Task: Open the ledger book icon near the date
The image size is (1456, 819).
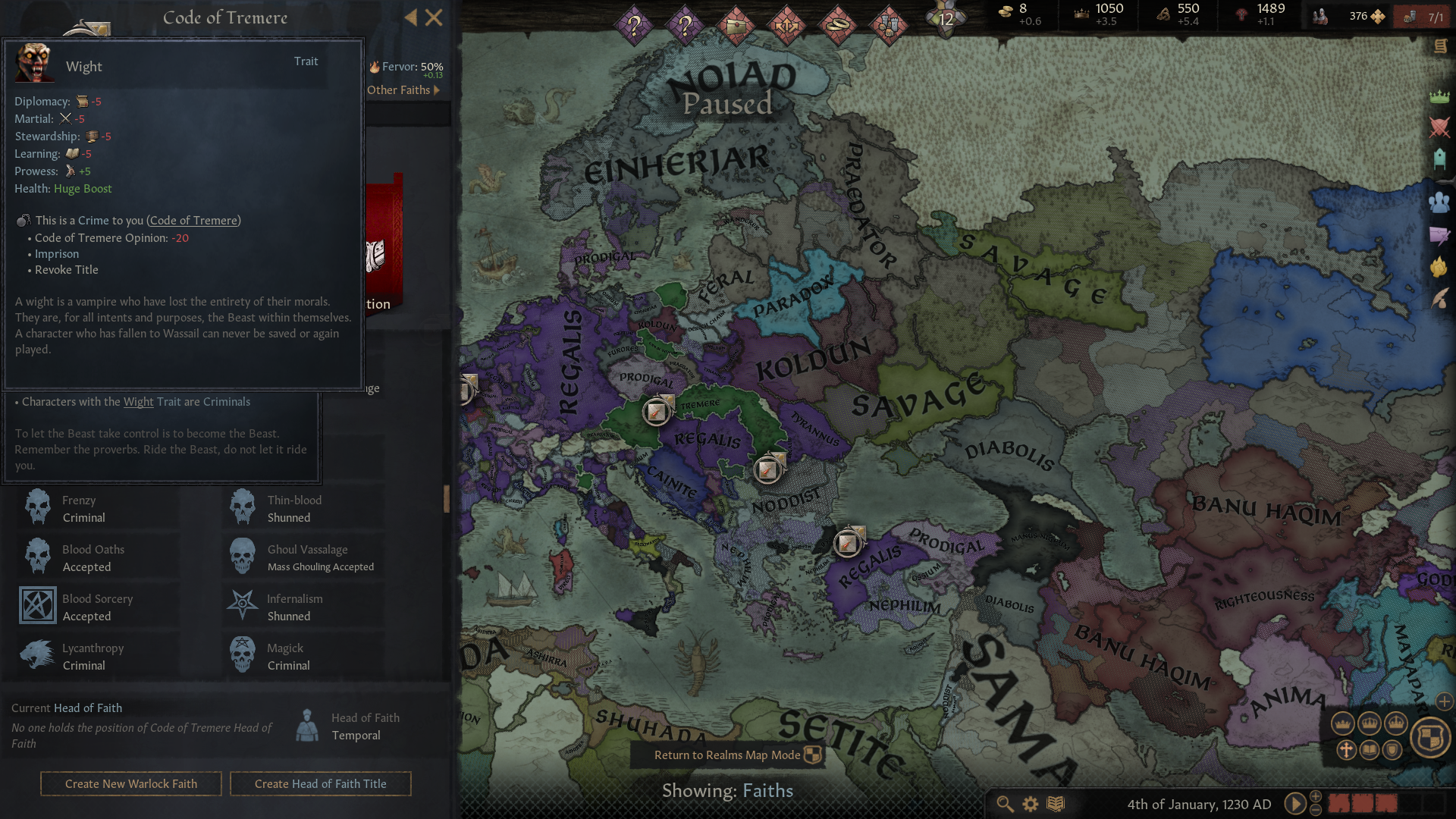Action: point(1056,804)
